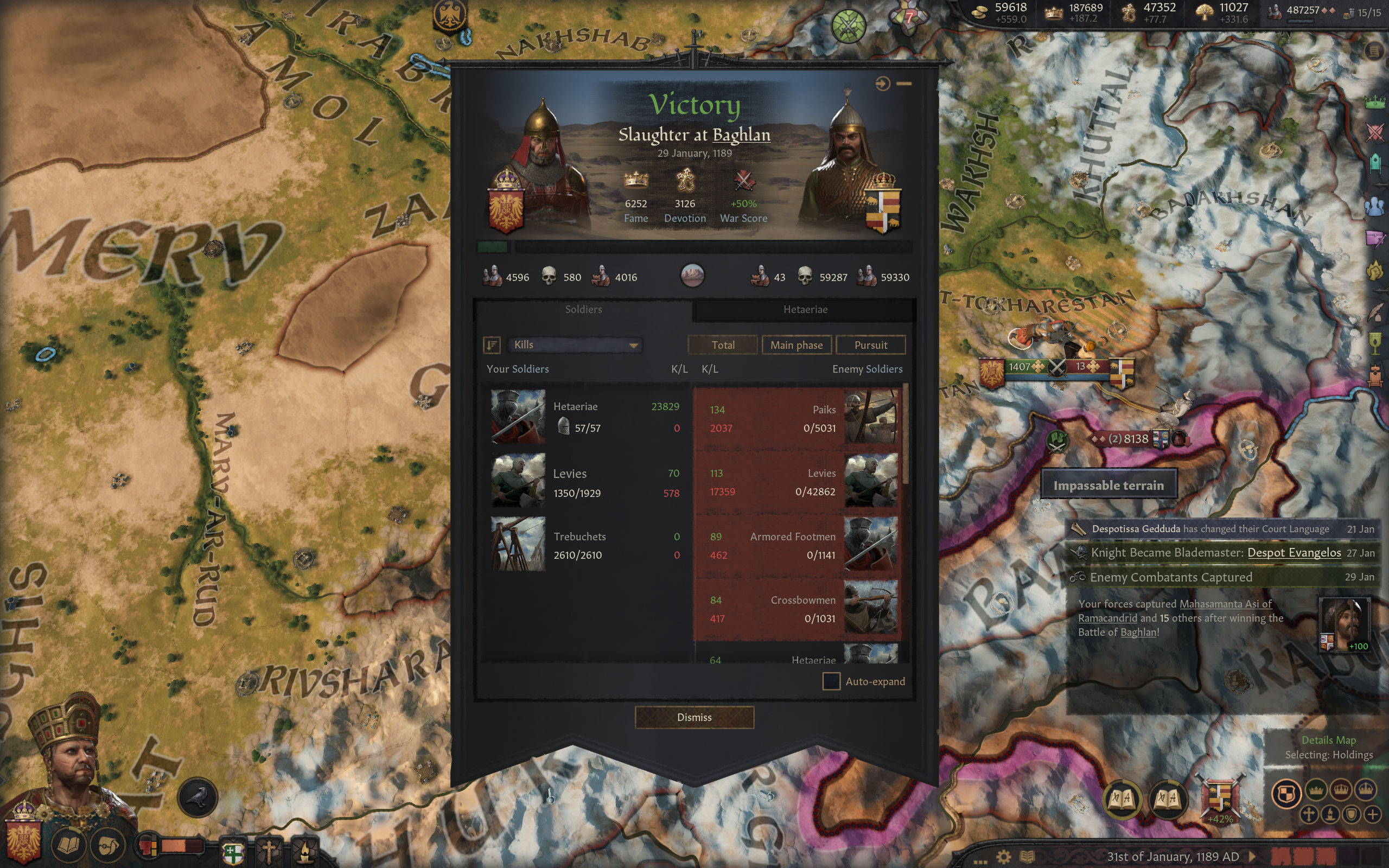Expand the Hetaeriae row in Your Soldiers
Screen dimensions: 1389x868
pos(585,417)
